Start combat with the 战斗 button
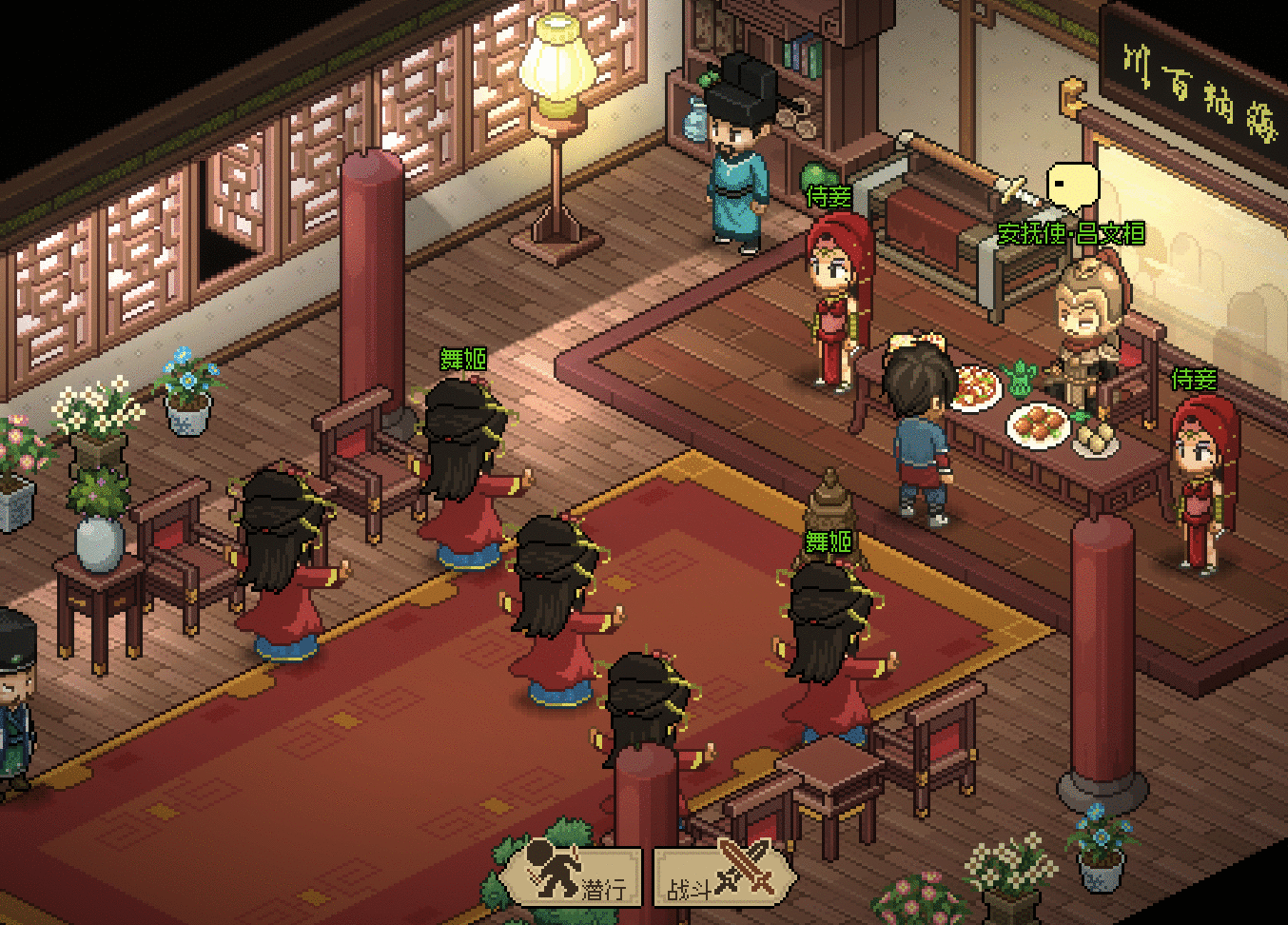 click(x=724, y=876)
